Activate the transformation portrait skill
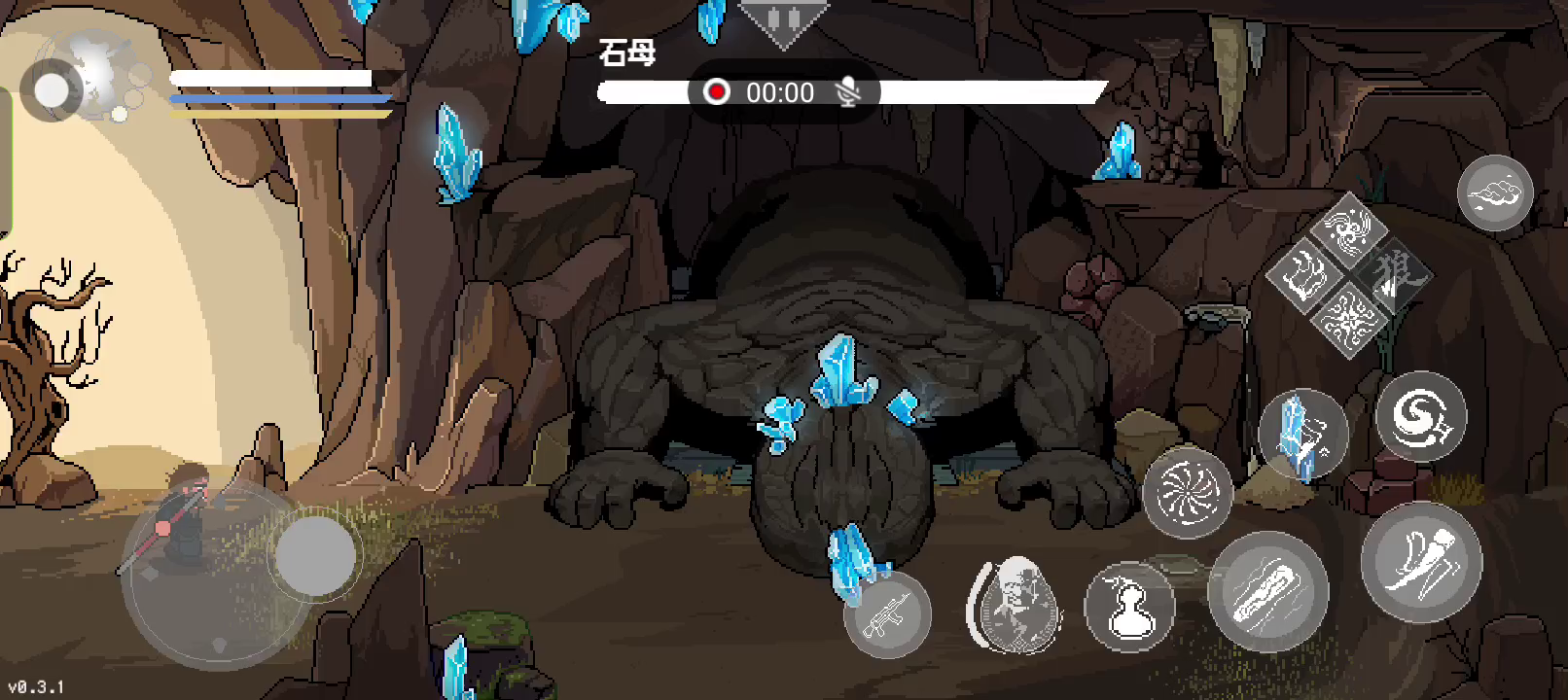 click(1015, 605)
